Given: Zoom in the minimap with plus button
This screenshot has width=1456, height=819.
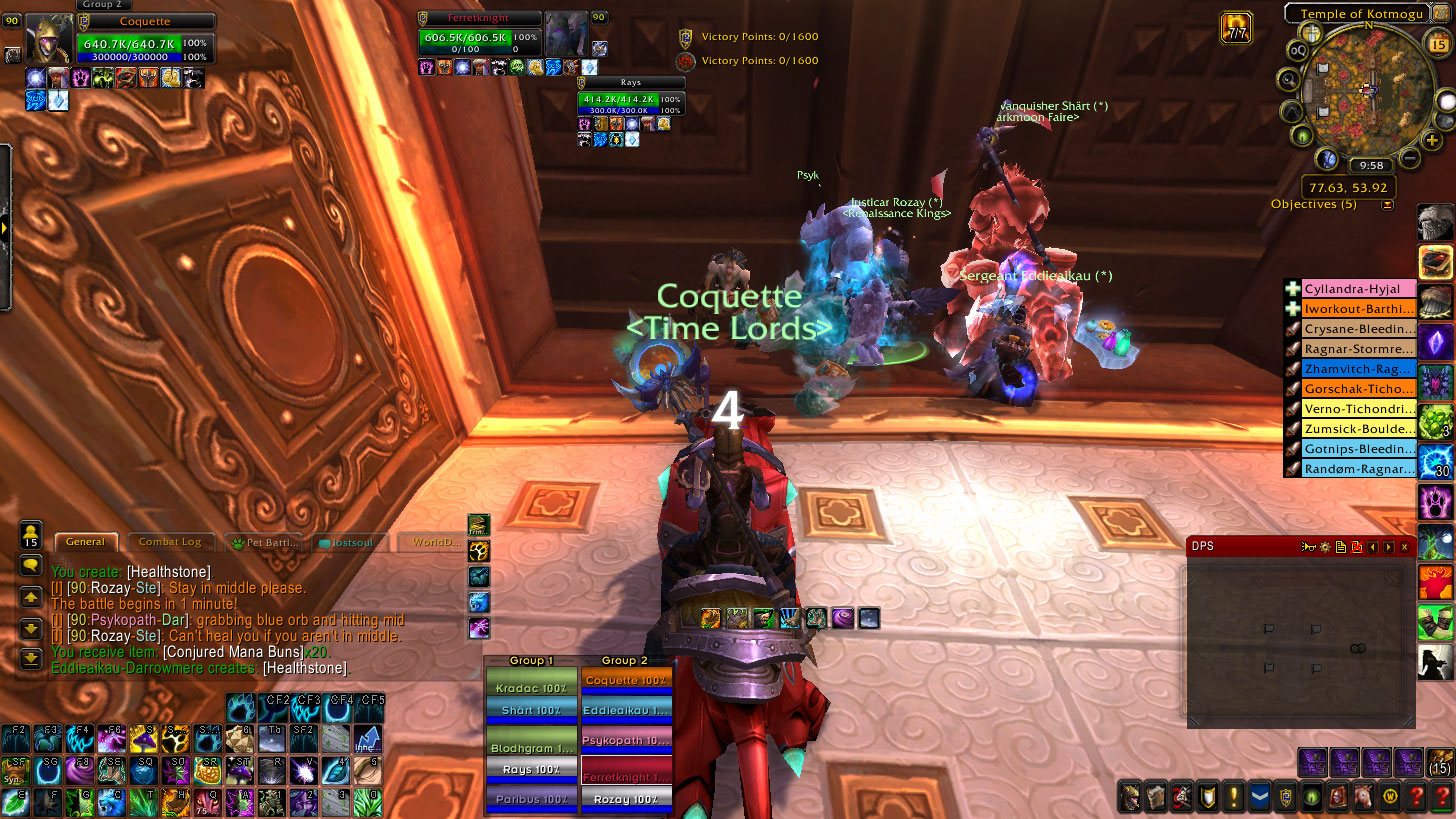Looking at the screenshot, I should point(1433,141).
